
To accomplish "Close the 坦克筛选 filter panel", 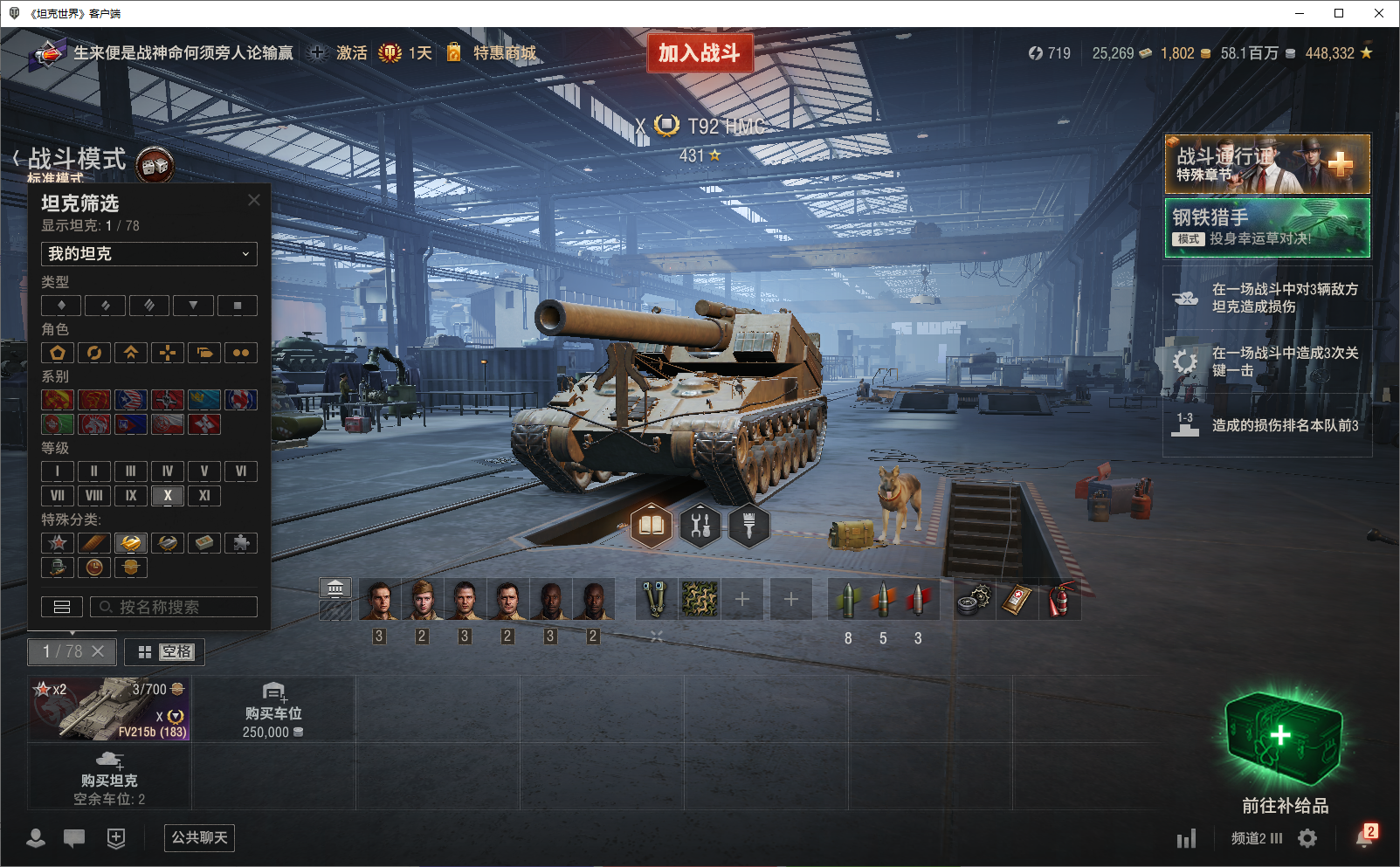I will [x=254, y=200].
